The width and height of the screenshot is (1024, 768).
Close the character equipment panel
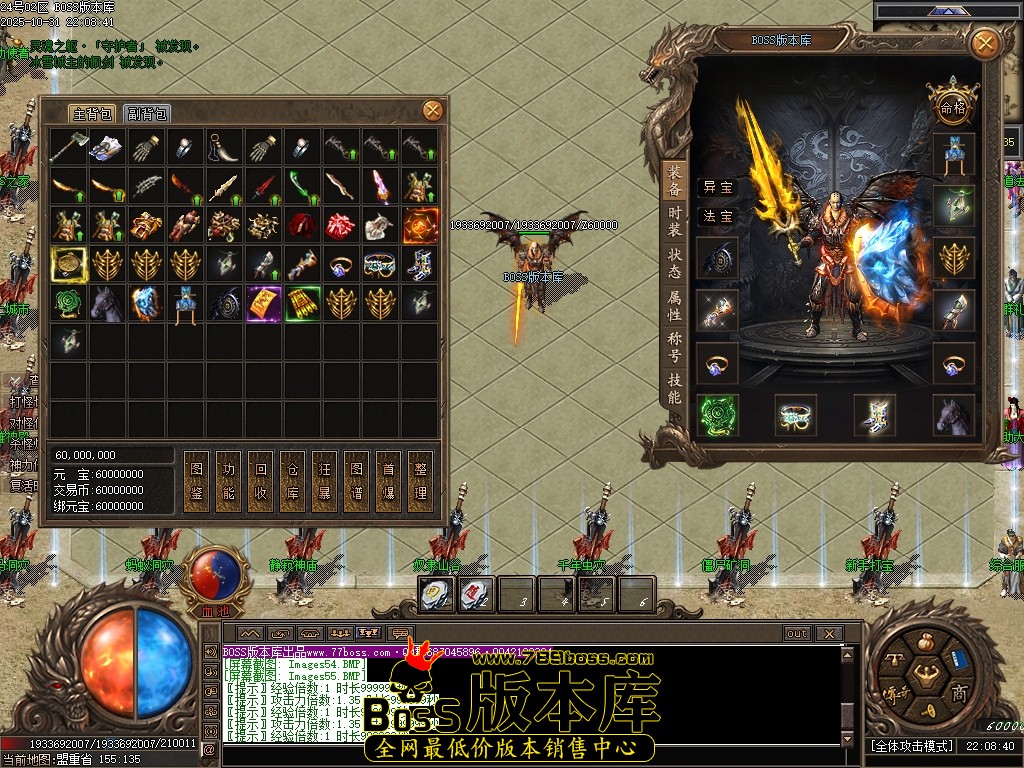[x=985, y=43]
